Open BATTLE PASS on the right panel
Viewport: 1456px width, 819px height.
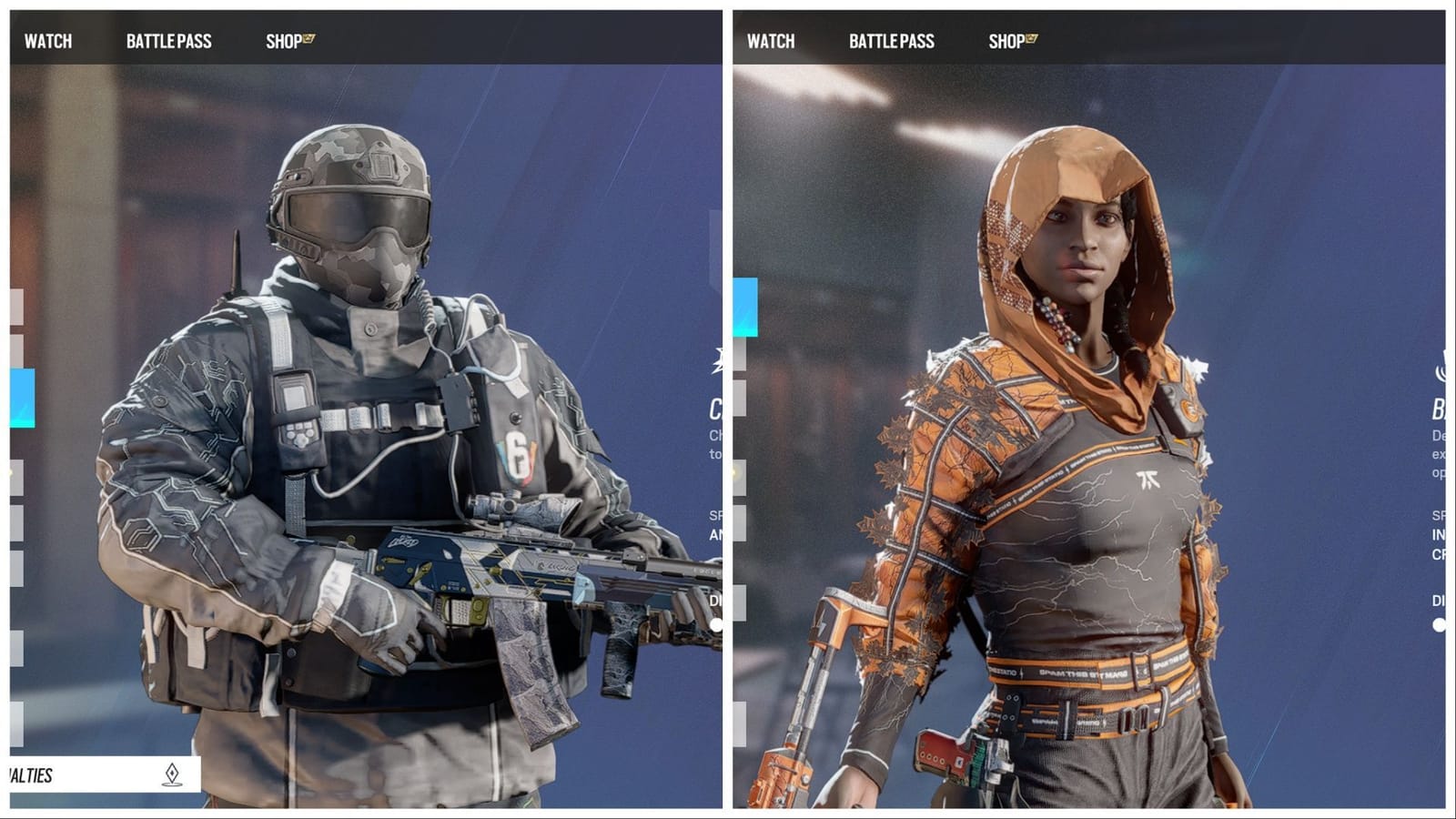(891, 41)
